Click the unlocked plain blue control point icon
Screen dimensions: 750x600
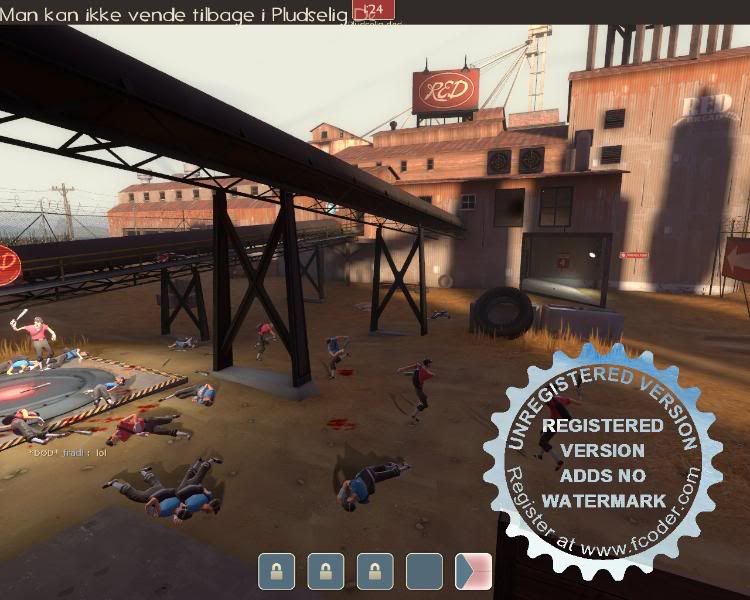424,572
